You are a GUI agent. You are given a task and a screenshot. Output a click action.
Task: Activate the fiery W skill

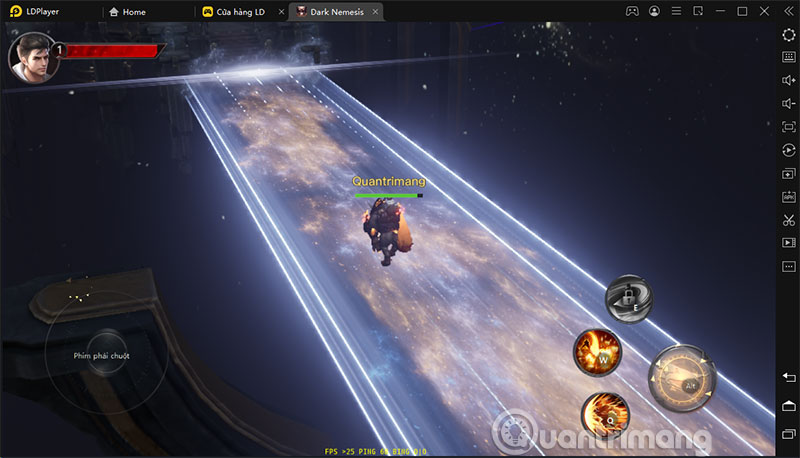coord(598,351)
